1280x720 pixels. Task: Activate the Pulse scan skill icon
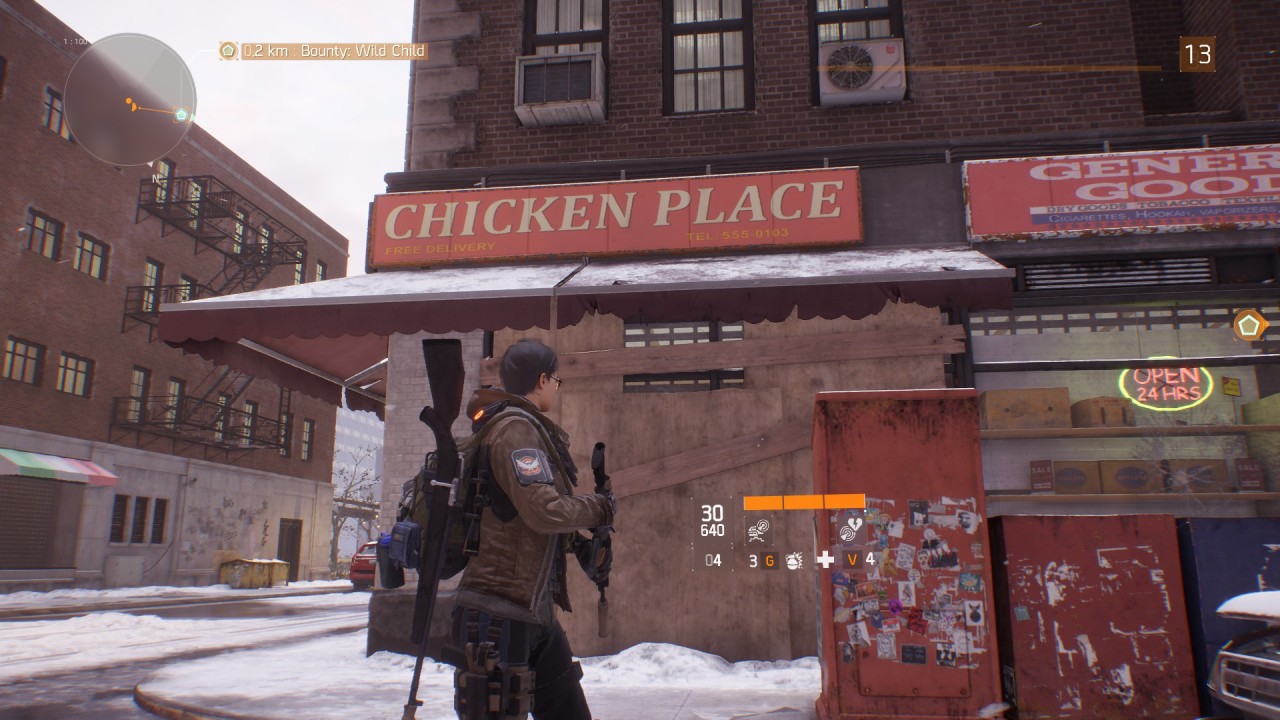coord(759,528)
